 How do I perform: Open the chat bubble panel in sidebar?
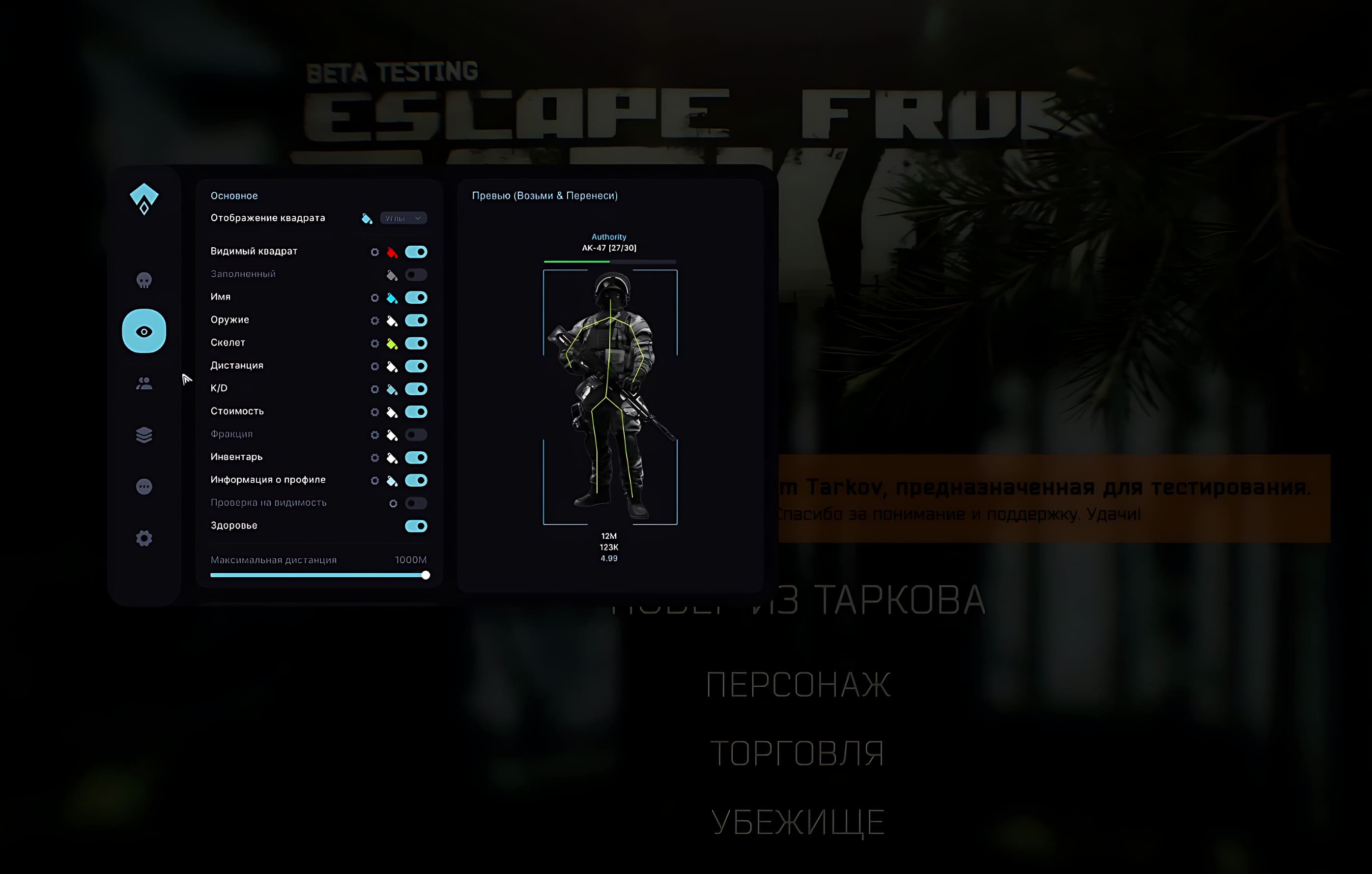(143, 486)
